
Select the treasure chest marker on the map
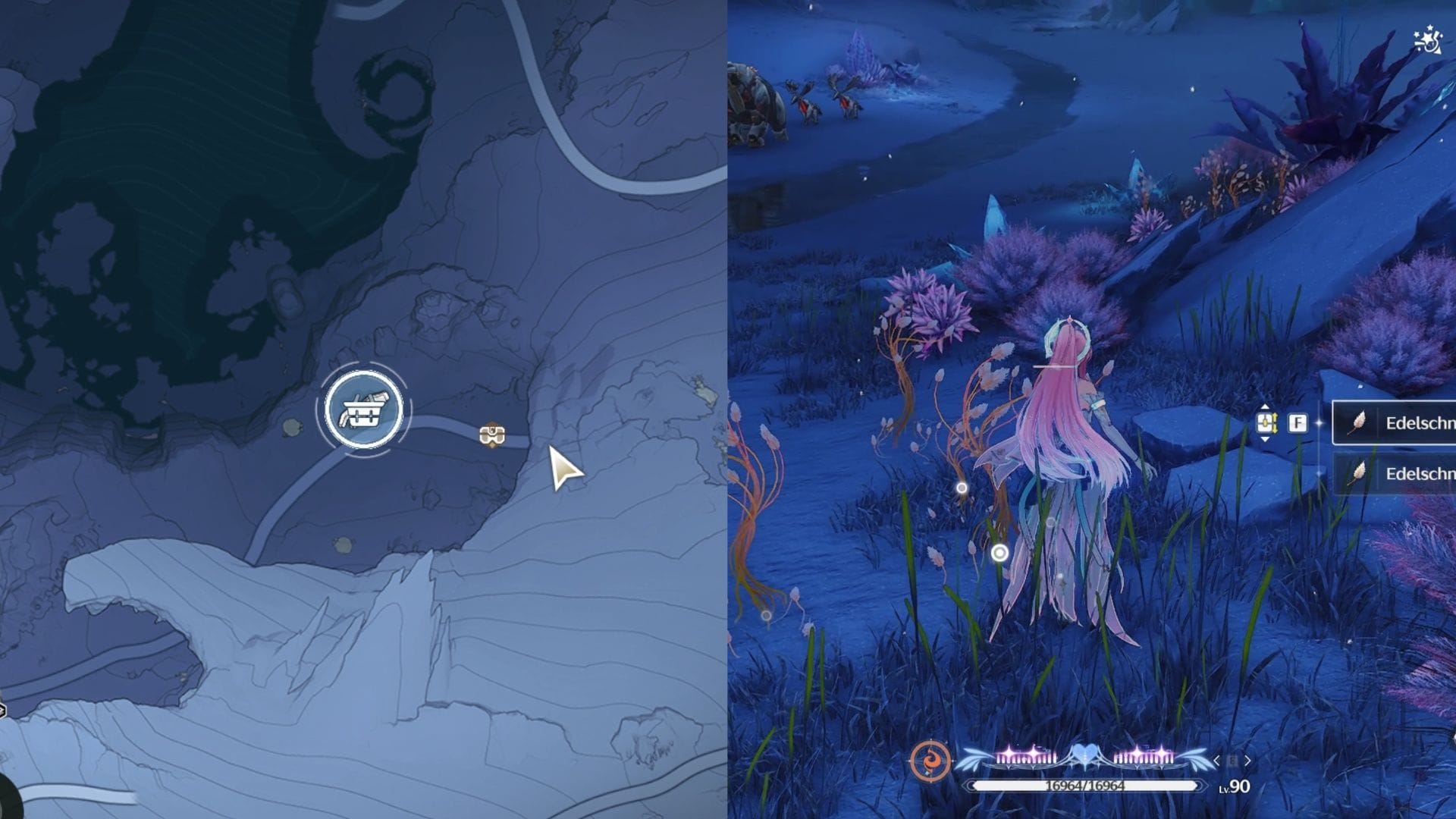pos(491,435)
